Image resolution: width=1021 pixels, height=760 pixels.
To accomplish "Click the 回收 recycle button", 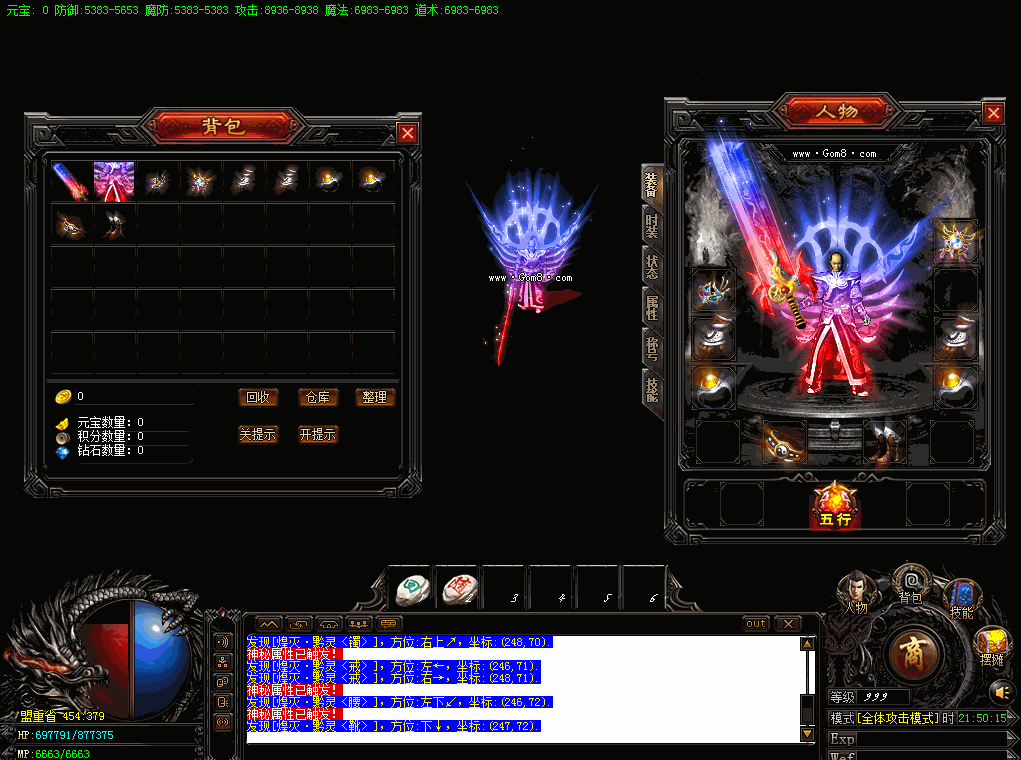I will [258, 397].
